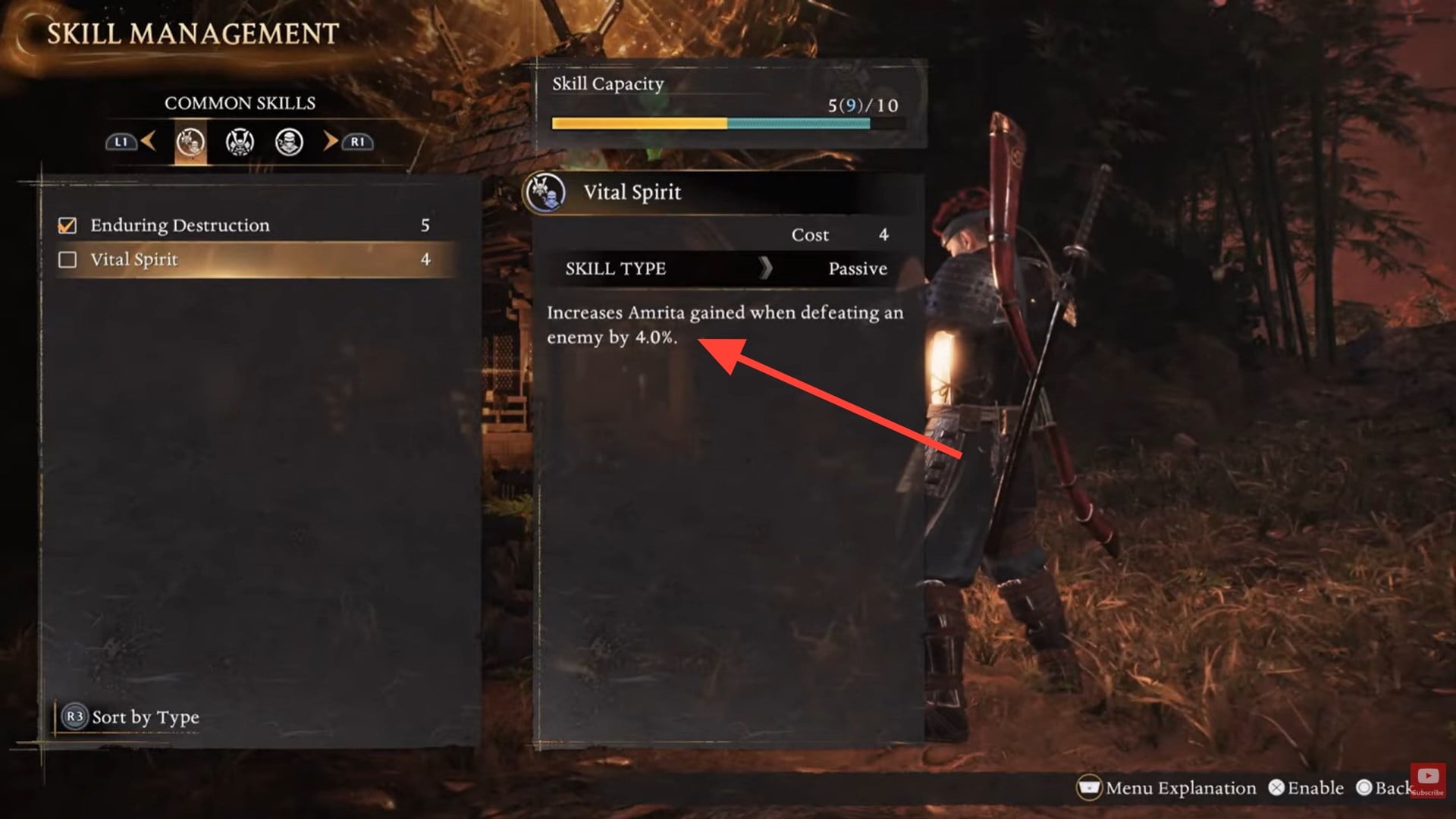Check the Vital Spirit skill checkbox
The height and width of the screenshot is (819, 1456).
(x=67, y=259)
